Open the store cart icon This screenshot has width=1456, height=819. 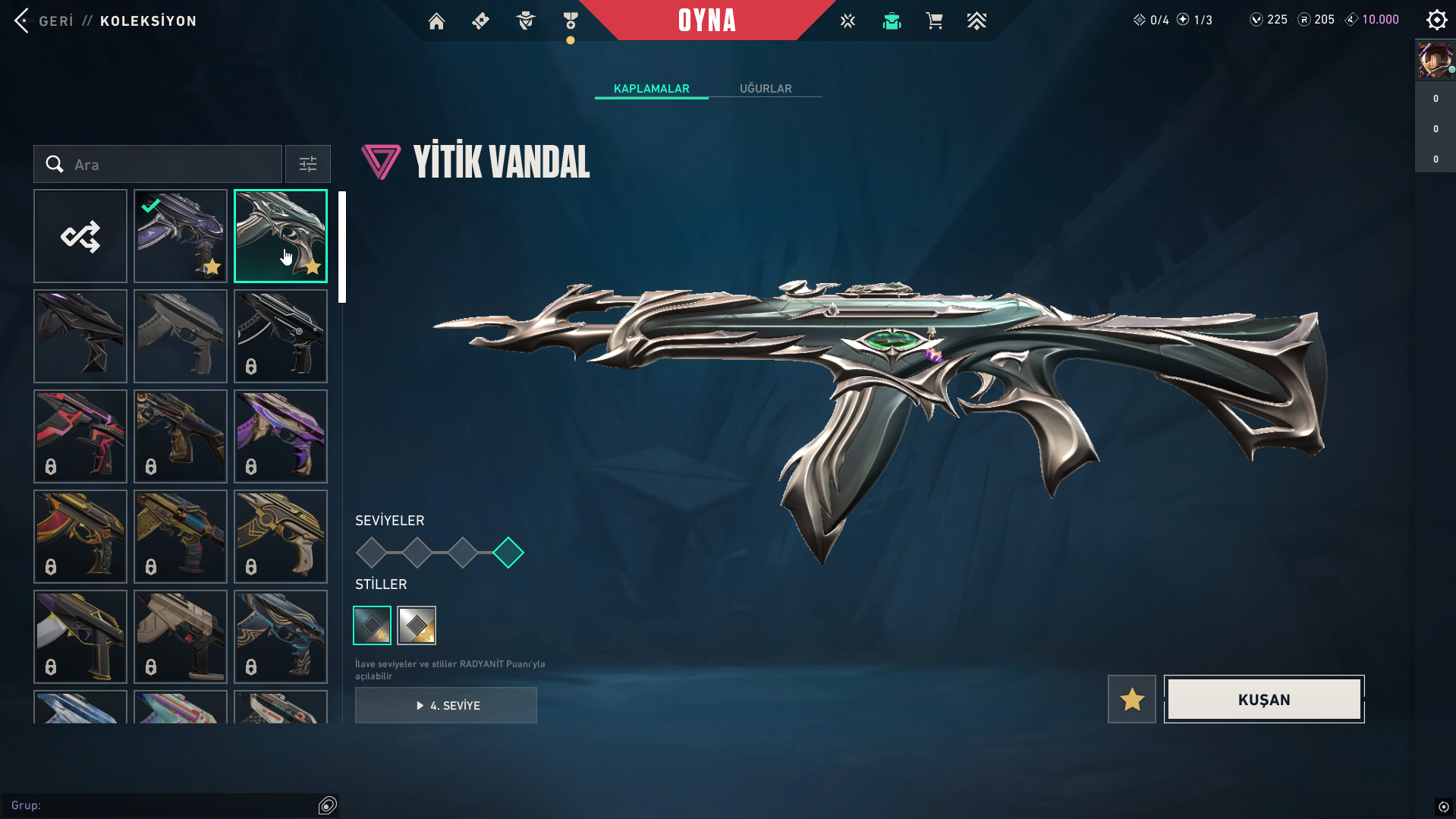click(934, 21)
